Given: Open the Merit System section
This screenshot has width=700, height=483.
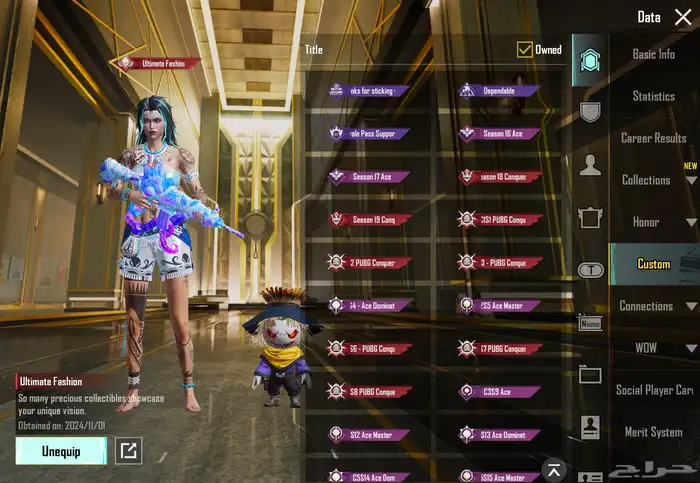Looking at the screenshot, I should pos(653,432).
